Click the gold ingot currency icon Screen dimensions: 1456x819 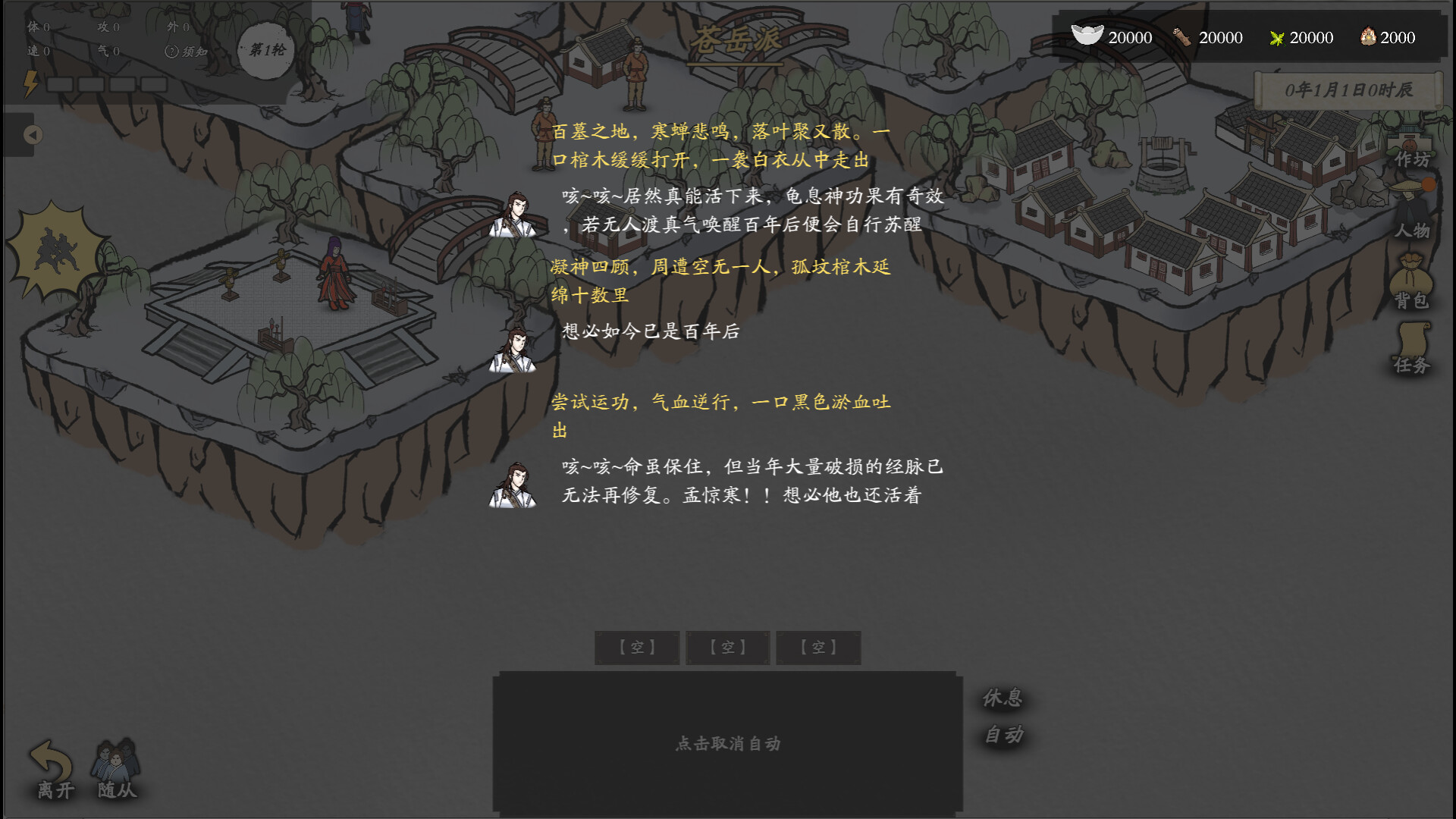[x=1087, y=36]
